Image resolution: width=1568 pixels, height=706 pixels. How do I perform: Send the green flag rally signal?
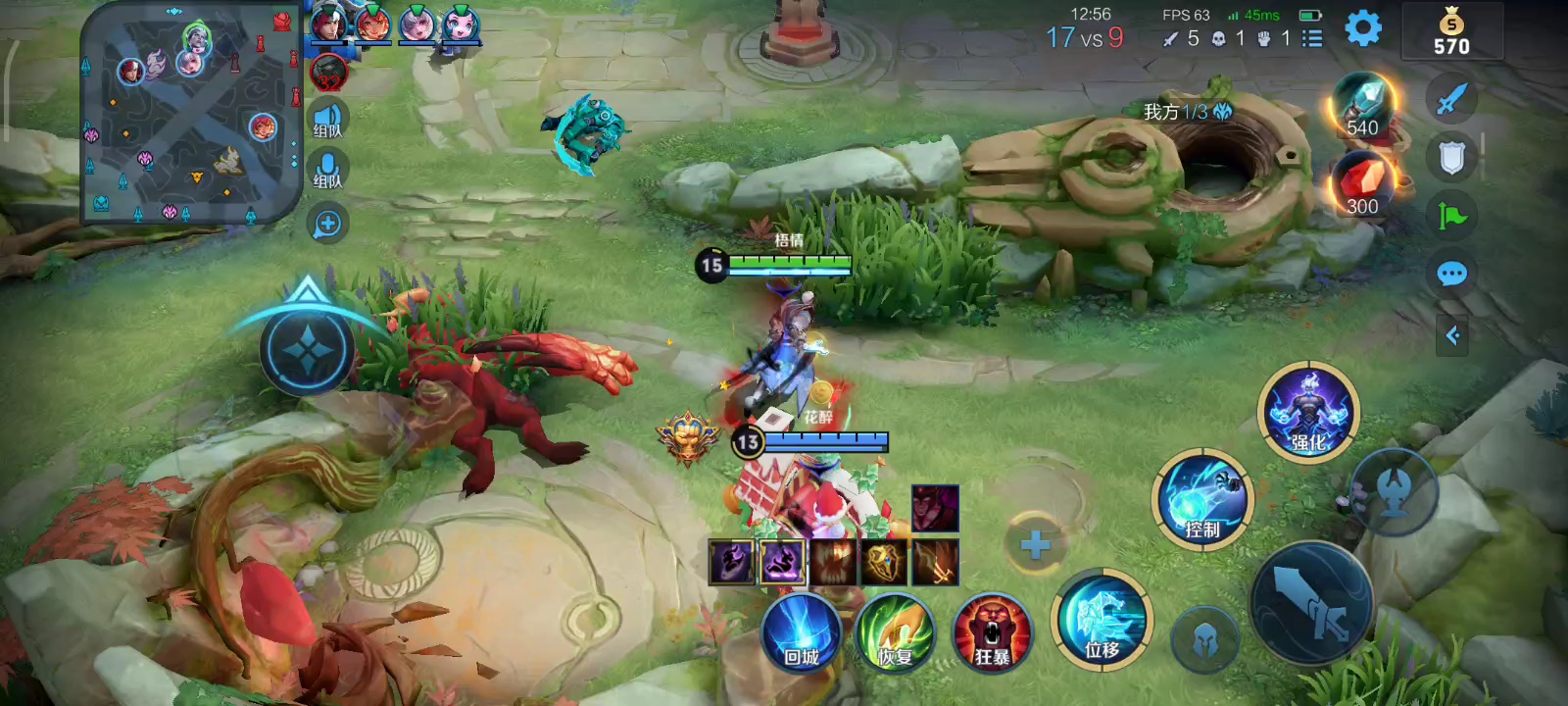tap(1451, 216)
